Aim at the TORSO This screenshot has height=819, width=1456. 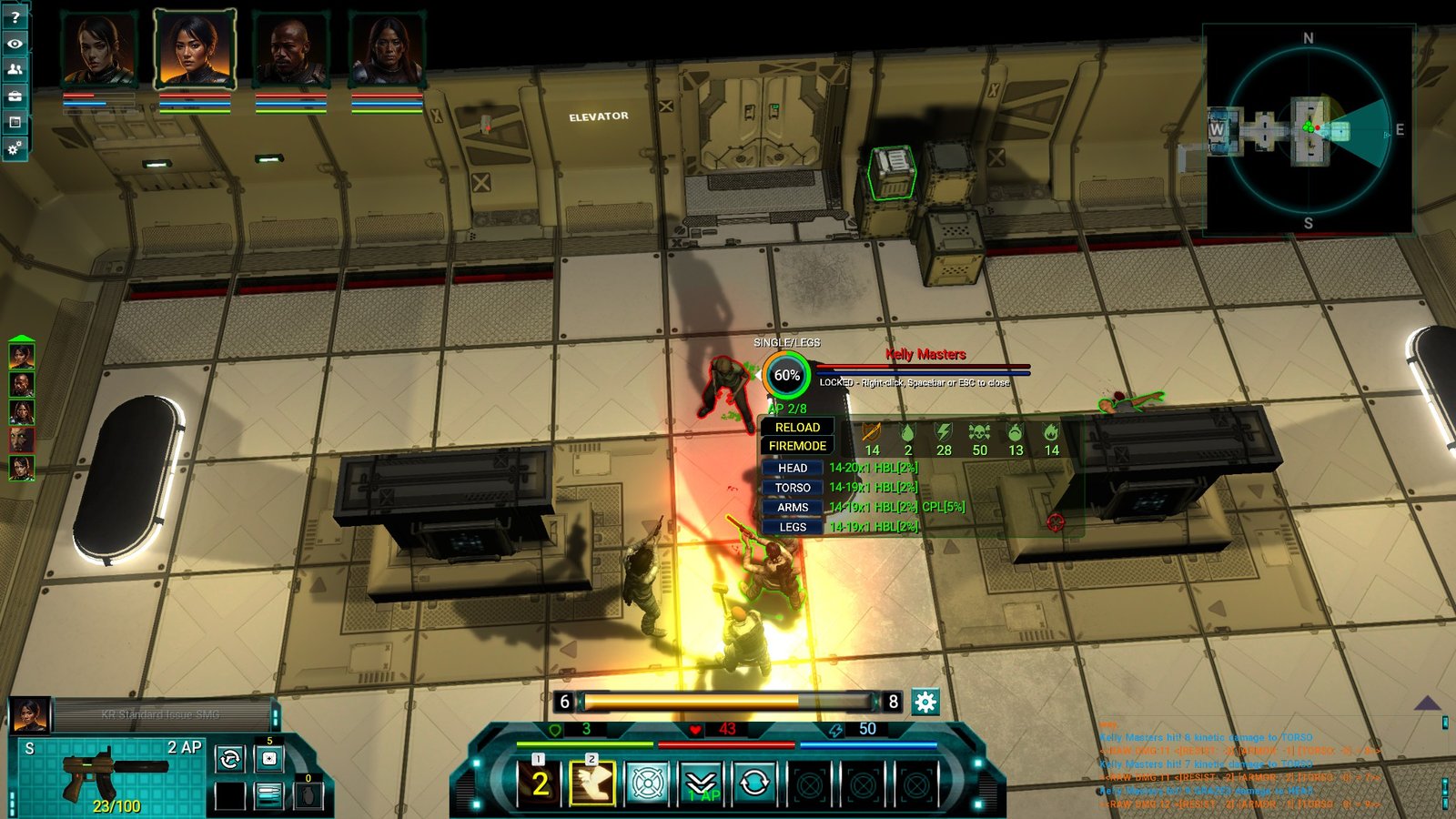(792, 488)
